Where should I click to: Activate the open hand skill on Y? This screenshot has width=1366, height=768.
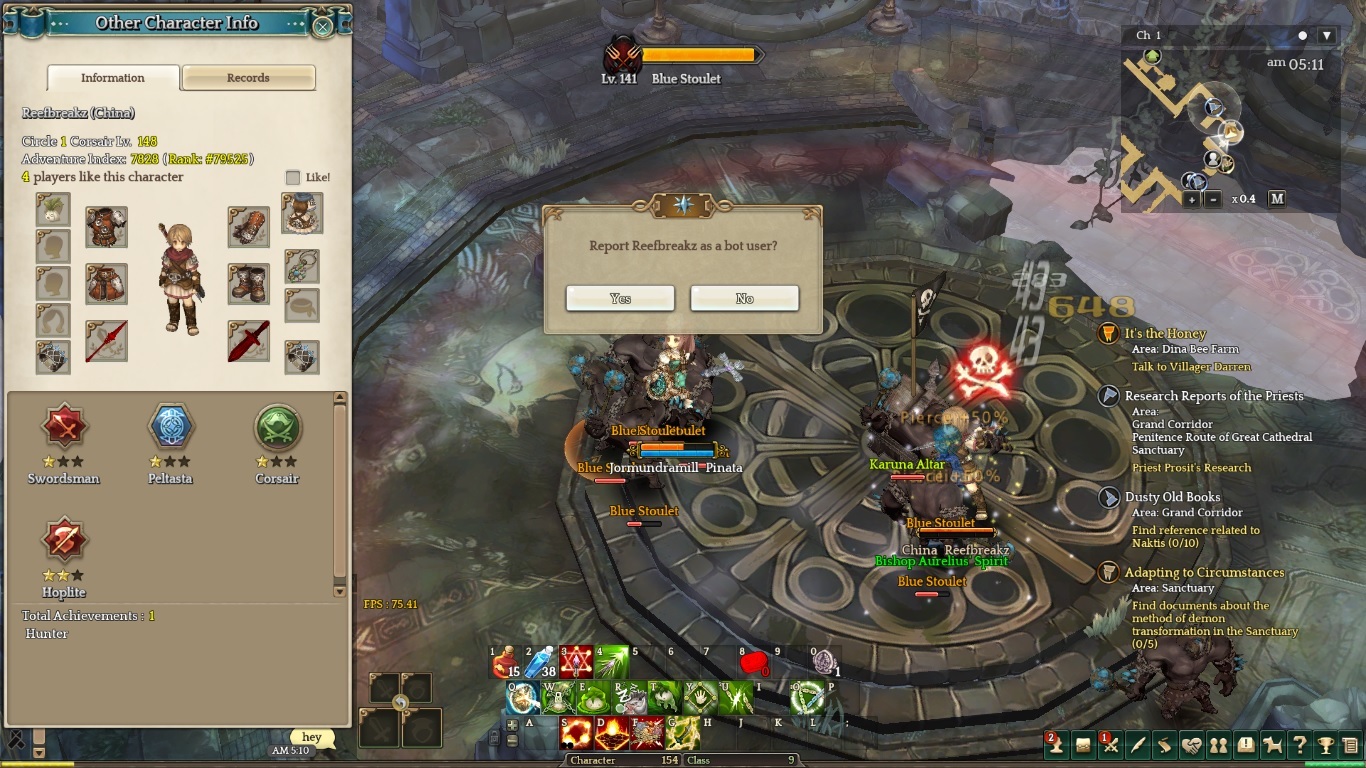(x=703, y=698)
